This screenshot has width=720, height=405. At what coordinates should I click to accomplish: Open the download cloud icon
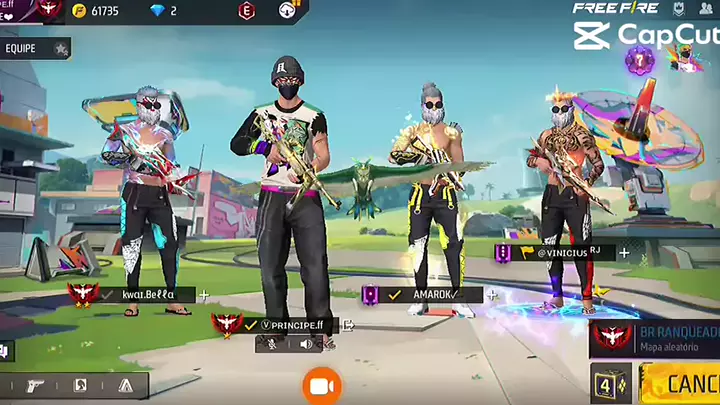click(x=287, y=11)
